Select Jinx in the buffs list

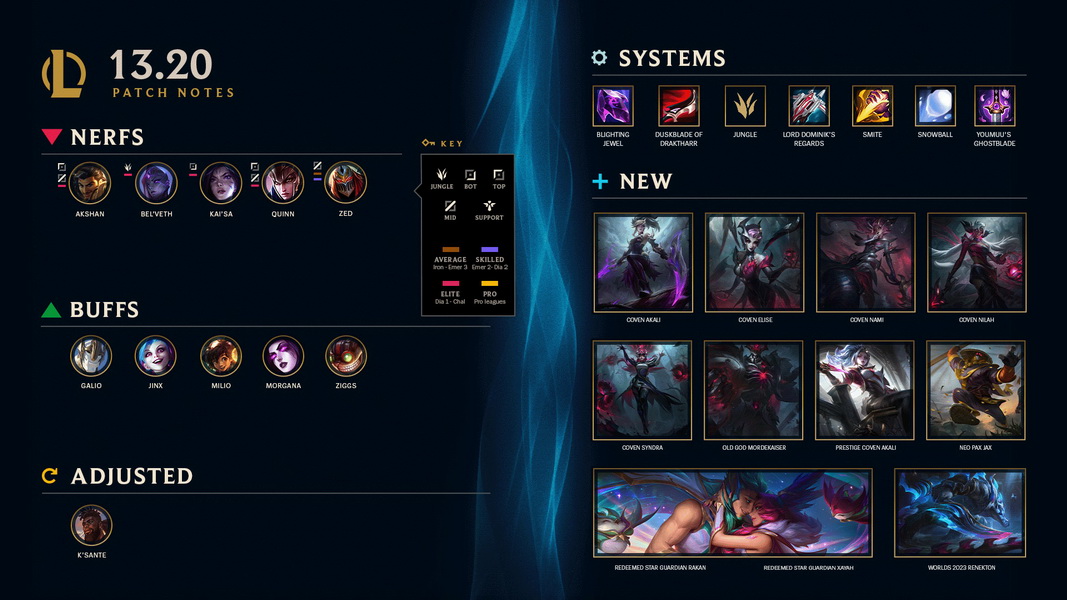click(156, 356)
